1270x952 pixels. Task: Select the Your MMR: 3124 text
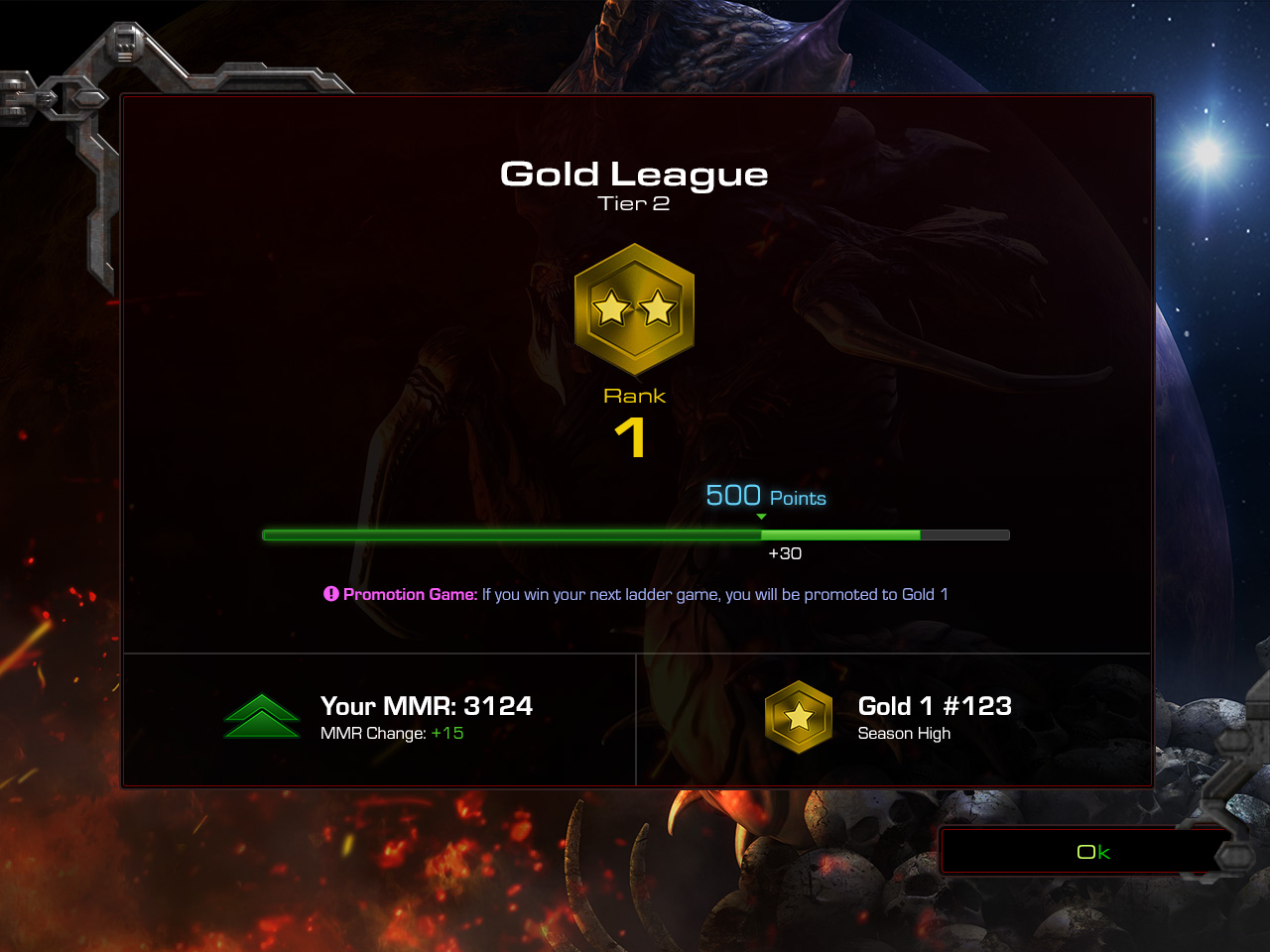click(427, 706)
